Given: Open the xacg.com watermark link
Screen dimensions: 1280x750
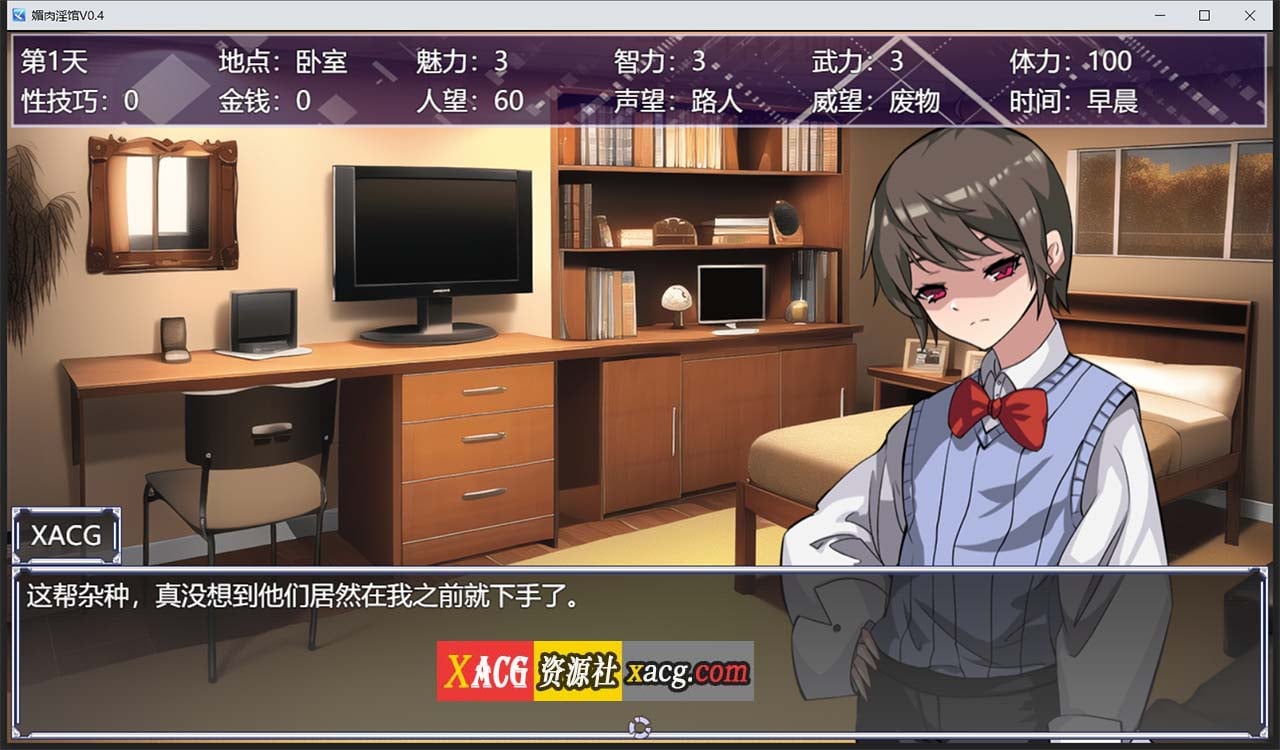Looking at the screenshot, I should (690, 670).
